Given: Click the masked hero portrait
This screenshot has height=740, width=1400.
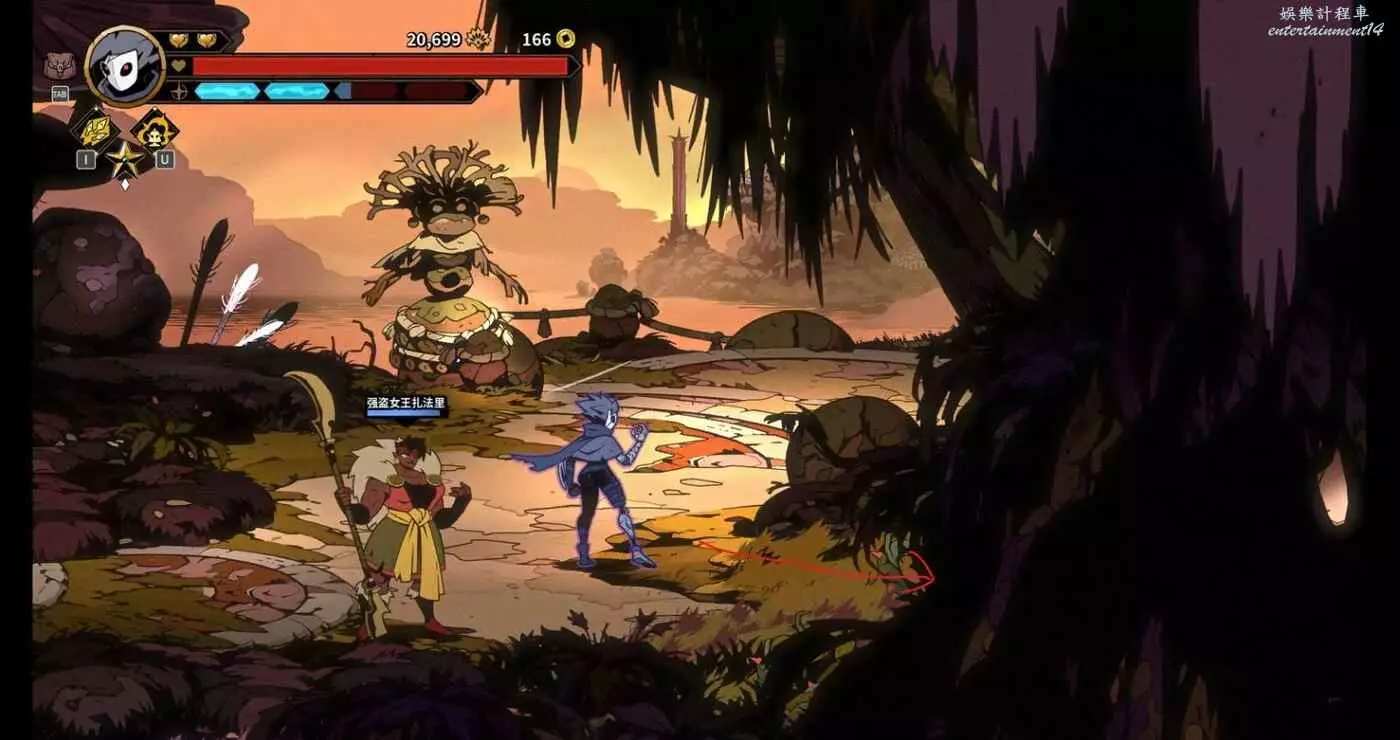Looking at the screenshot, I should tap(126, 66).
